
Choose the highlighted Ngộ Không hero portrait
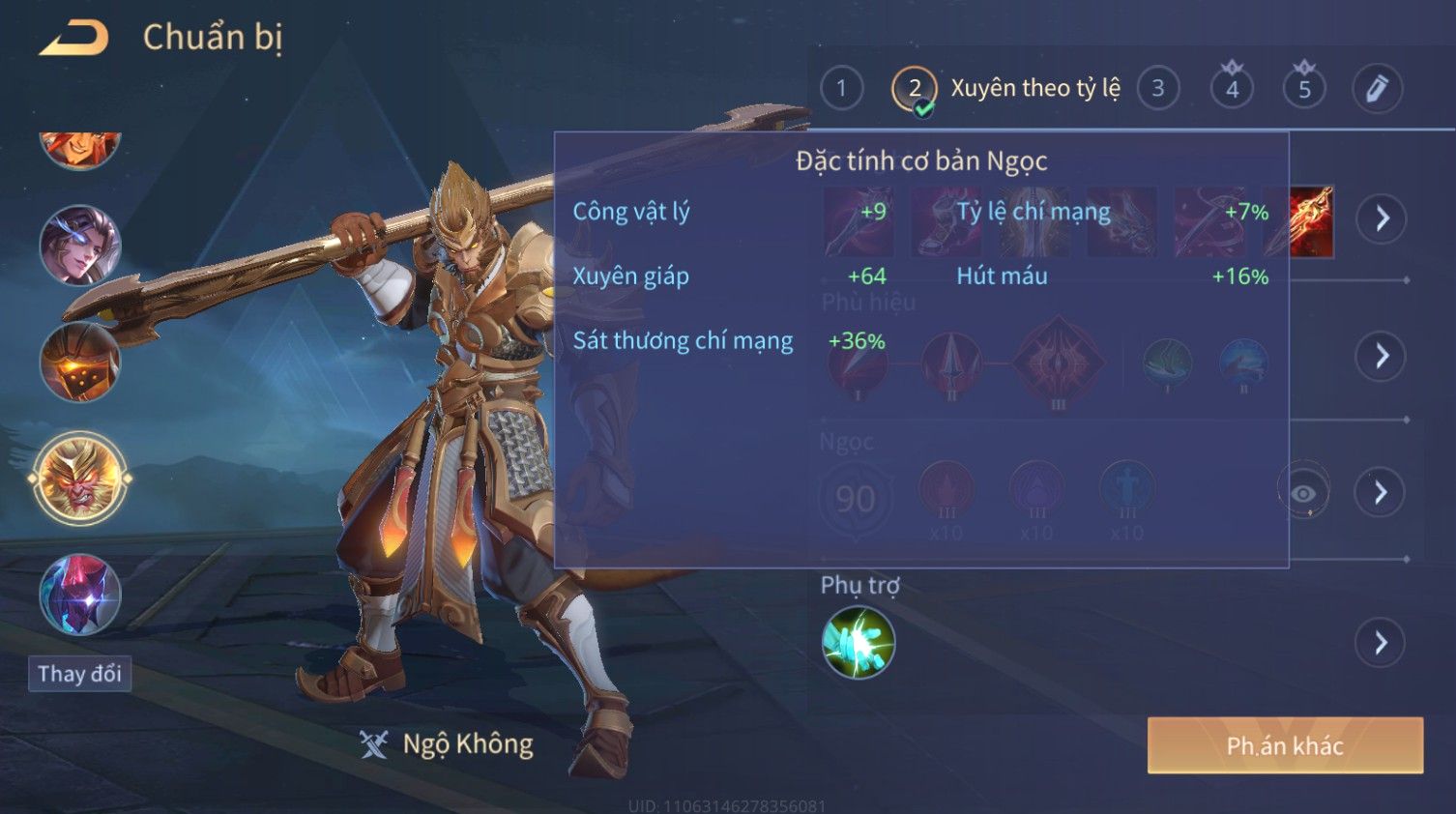coord(79,478)
